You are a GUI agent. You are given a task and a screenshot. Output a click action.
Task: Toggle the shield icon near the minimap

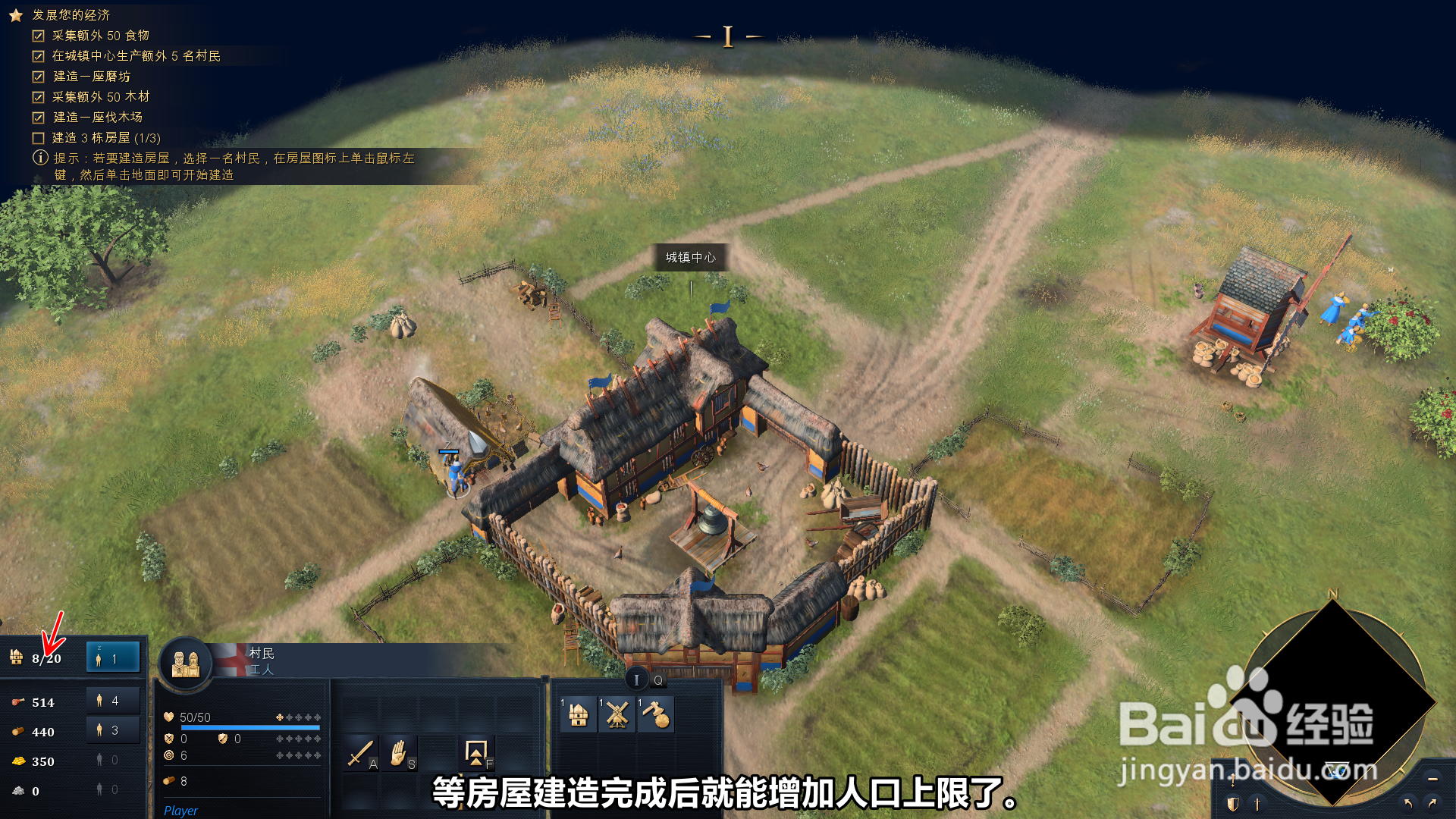[x=1232, y=805]
